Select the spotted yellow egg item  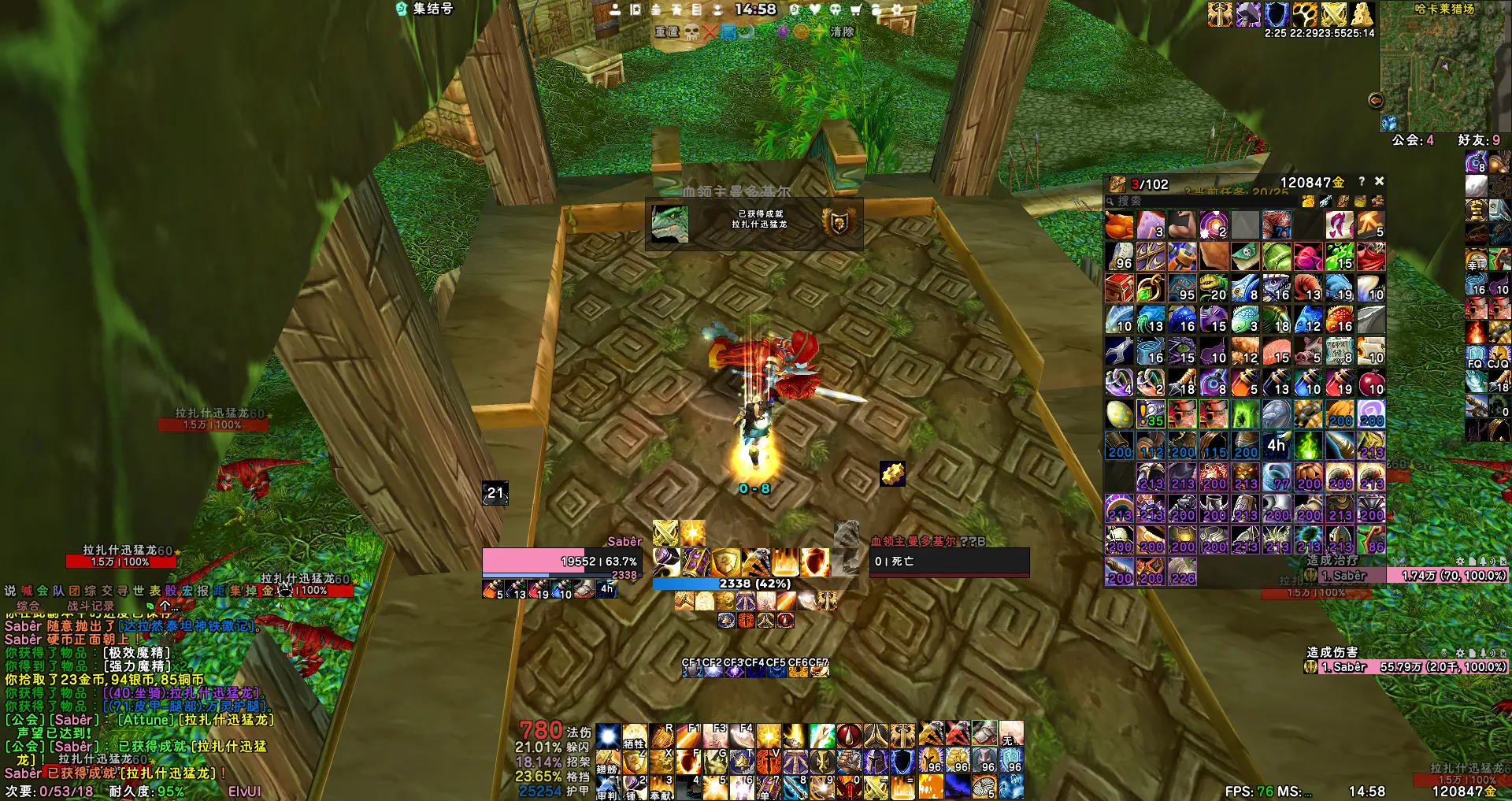[x=1119, y=414]
